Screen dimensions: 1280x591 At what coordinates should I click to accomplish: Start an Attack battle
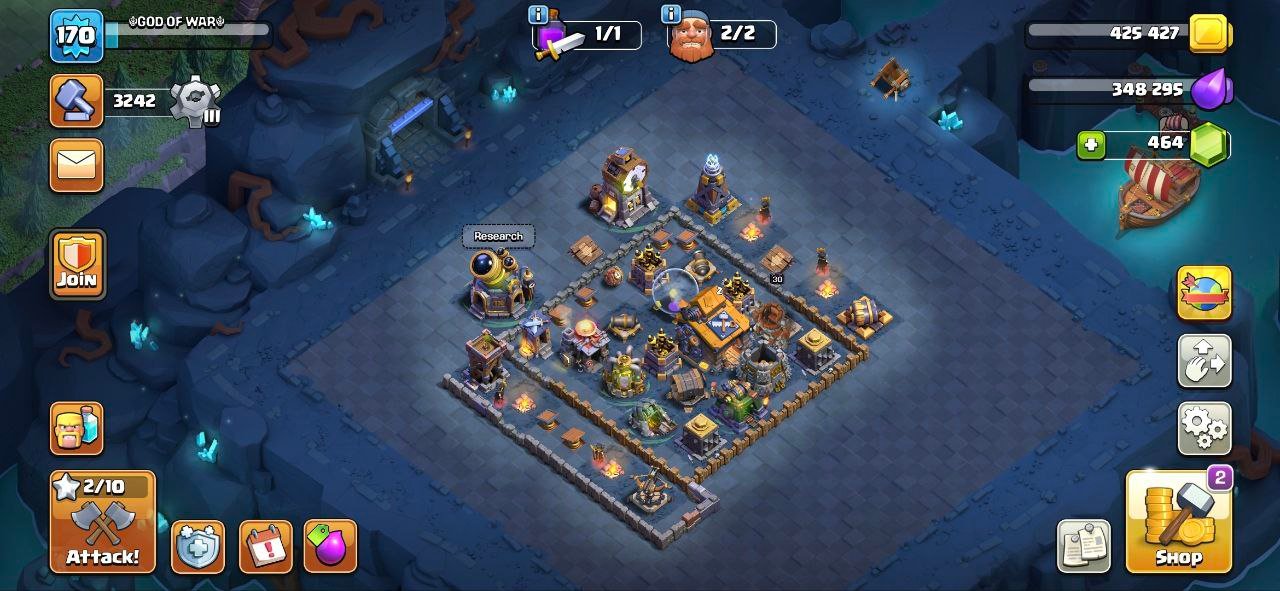click(x=103, y=522)
